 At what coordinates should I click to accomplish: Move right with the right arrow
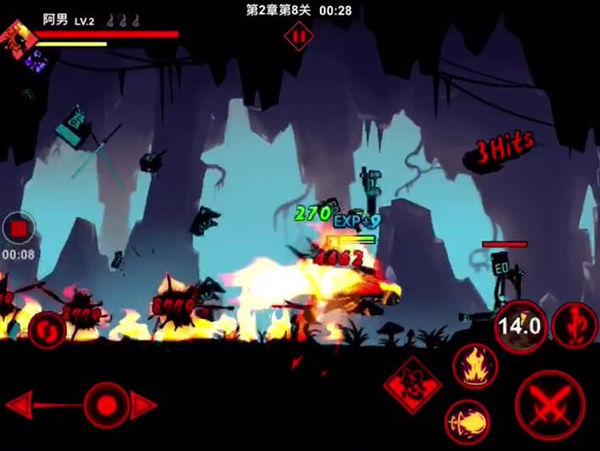[146, 406]
